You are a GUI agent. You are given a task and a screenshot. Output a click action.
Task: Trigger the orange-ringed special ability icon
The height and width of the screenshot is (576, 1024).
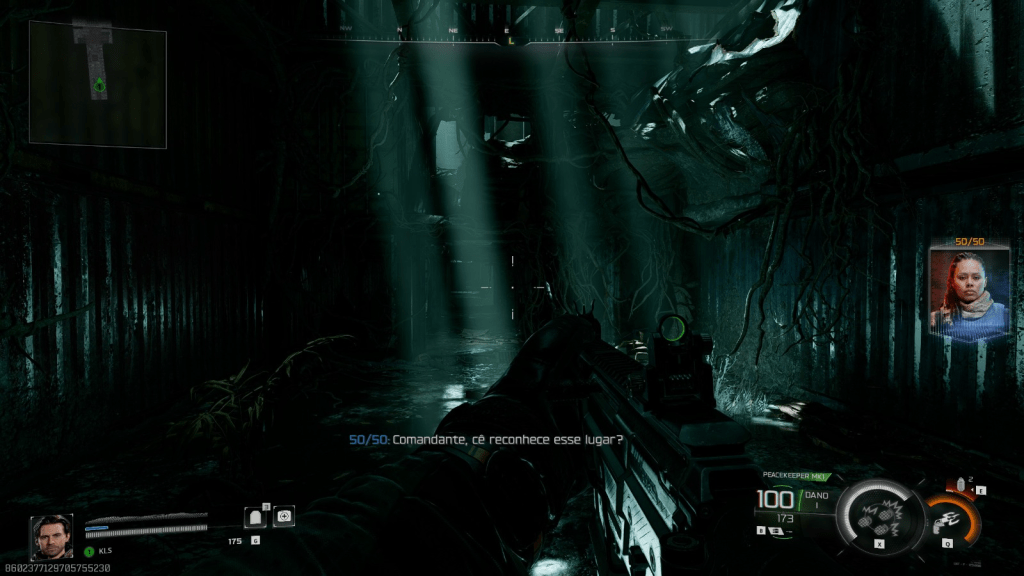[950, 520]
